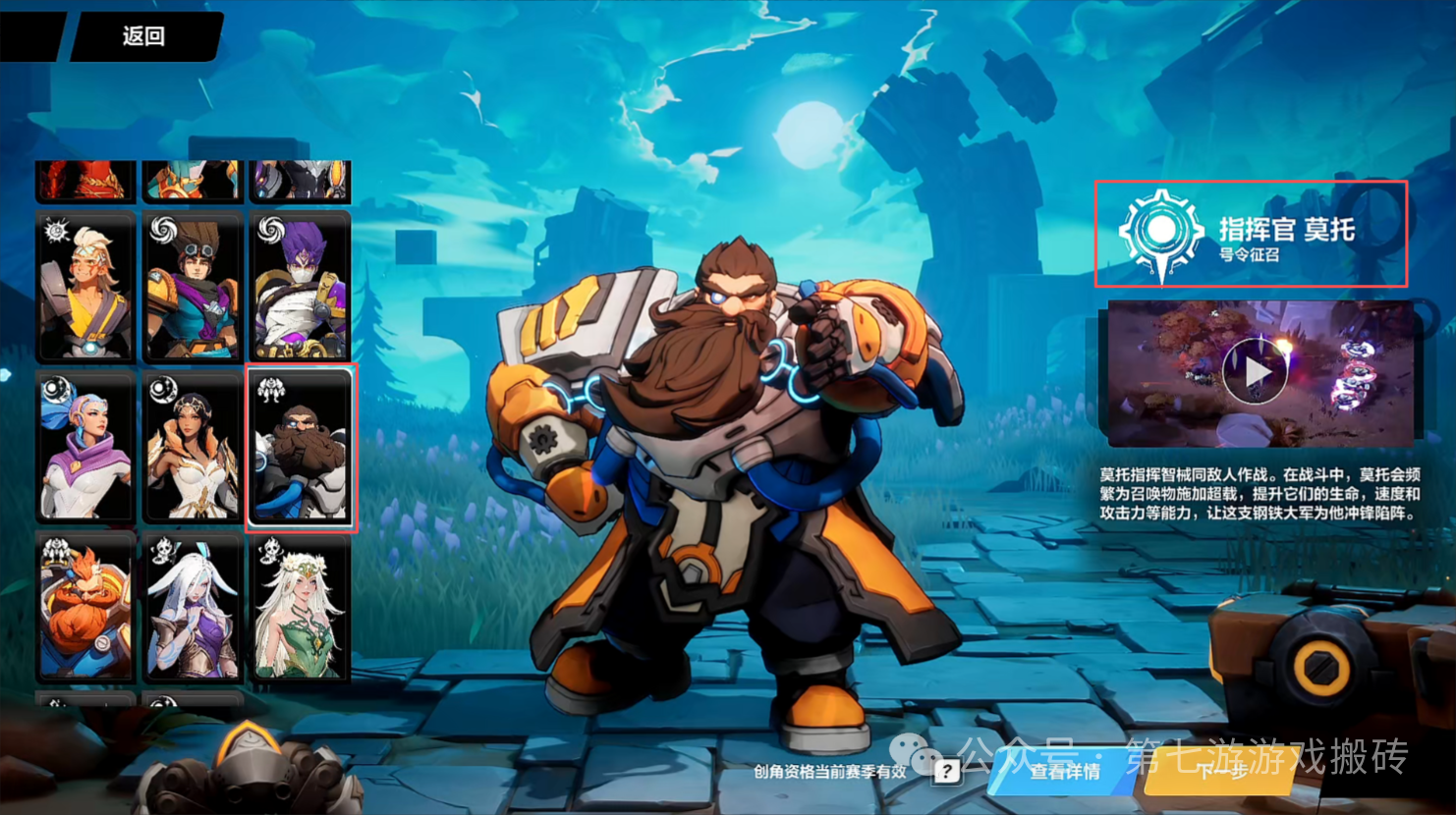Play the hero skill preview video
This screenshot has height=815, width=1456.
pyautogui.click(x=1257, y=373)
